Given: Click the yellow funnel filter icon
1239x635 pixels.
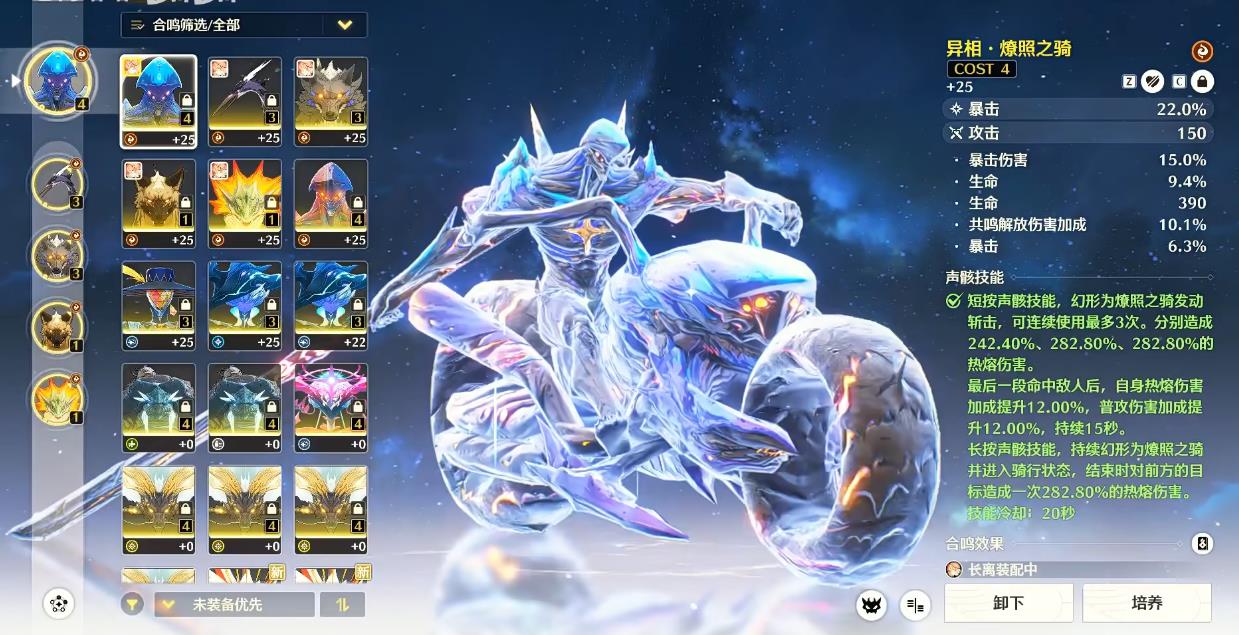Looking at the screenshot, I should [132, 604].
